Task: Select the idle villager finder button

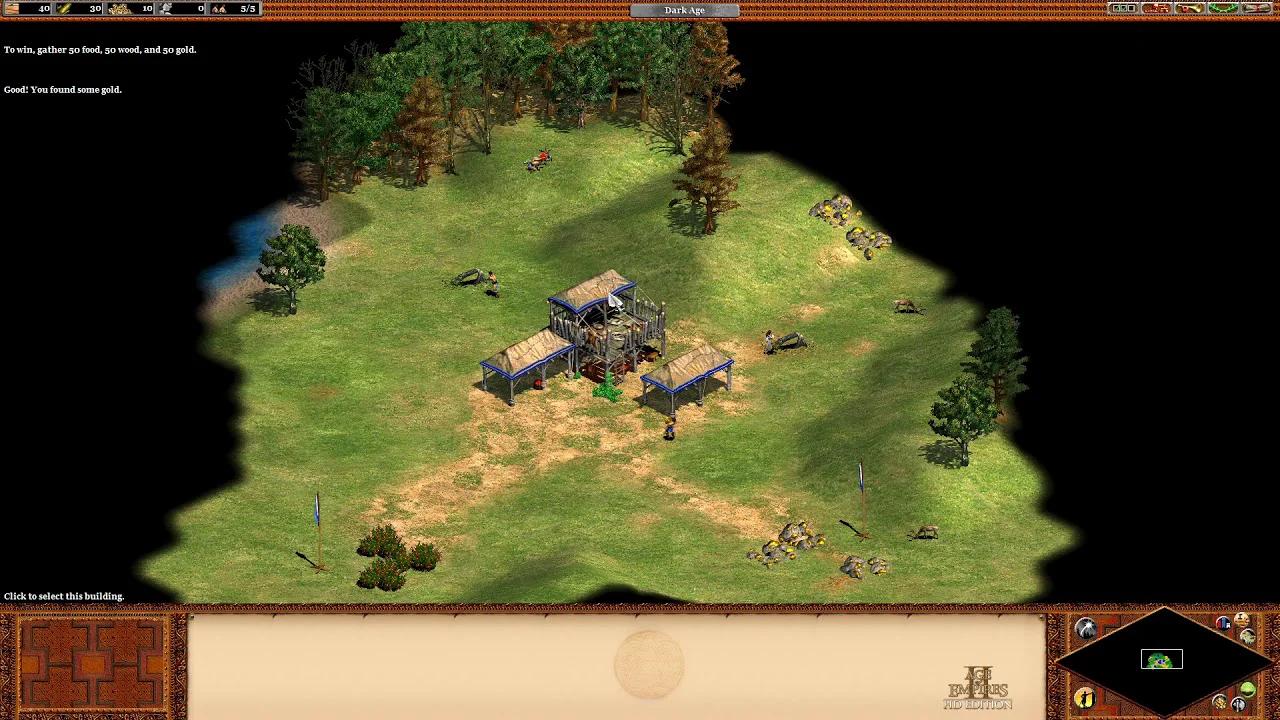Action: 1085,700
